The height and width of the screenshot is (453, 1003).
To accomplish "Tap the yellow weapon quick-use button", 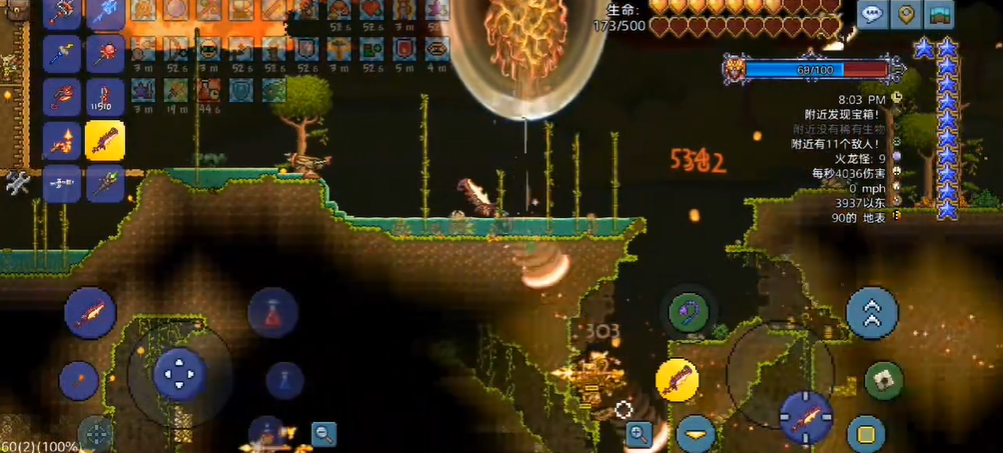I will [x=677, y=379].
